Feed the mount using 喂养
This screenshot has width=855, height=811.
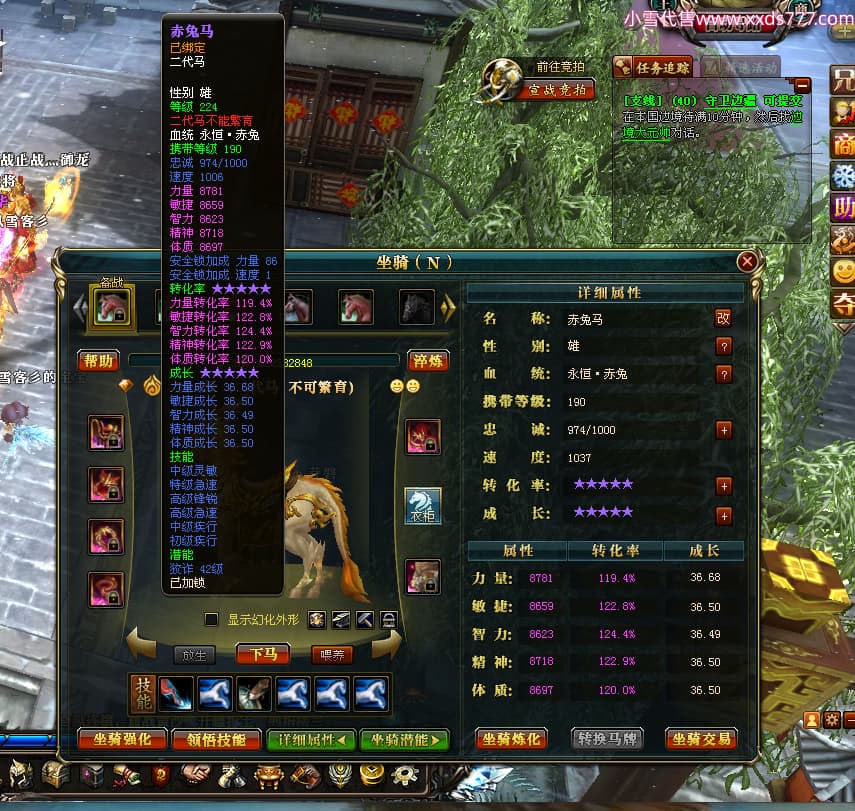pos(331,655)
